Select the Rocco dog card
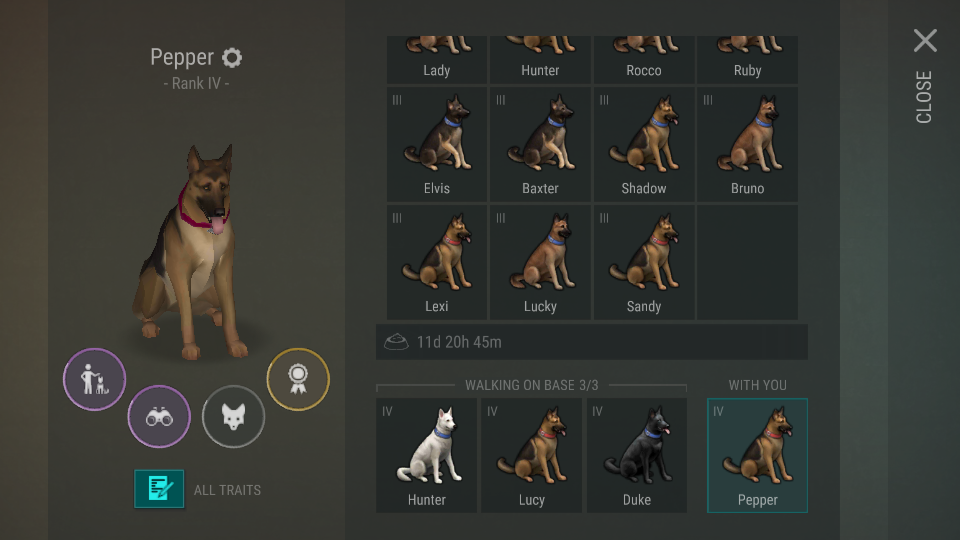 tap(644, 60)
